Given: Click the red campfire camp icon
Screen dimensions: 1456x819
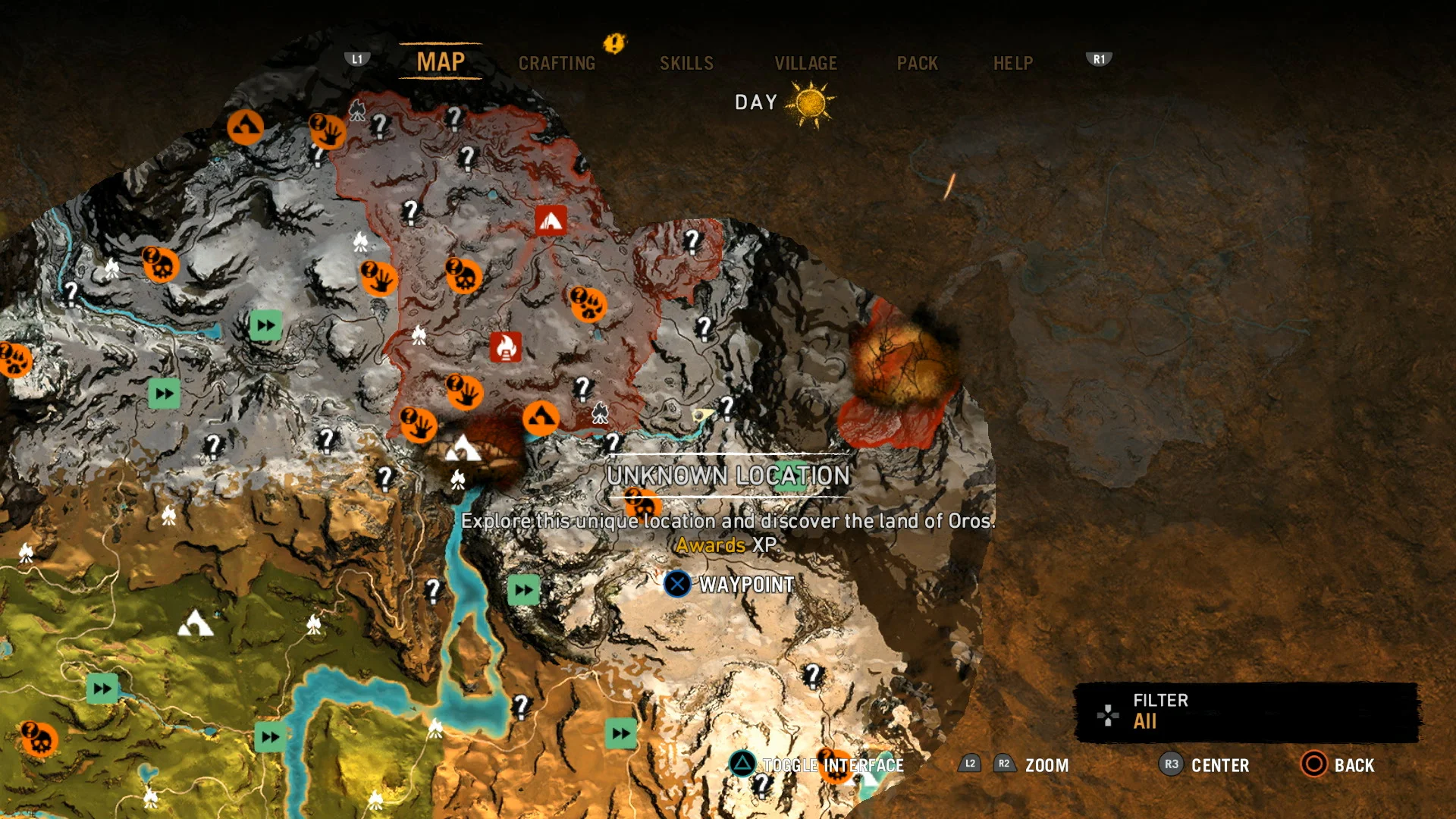Looking at the screenshot, I should tap(551, 218).
